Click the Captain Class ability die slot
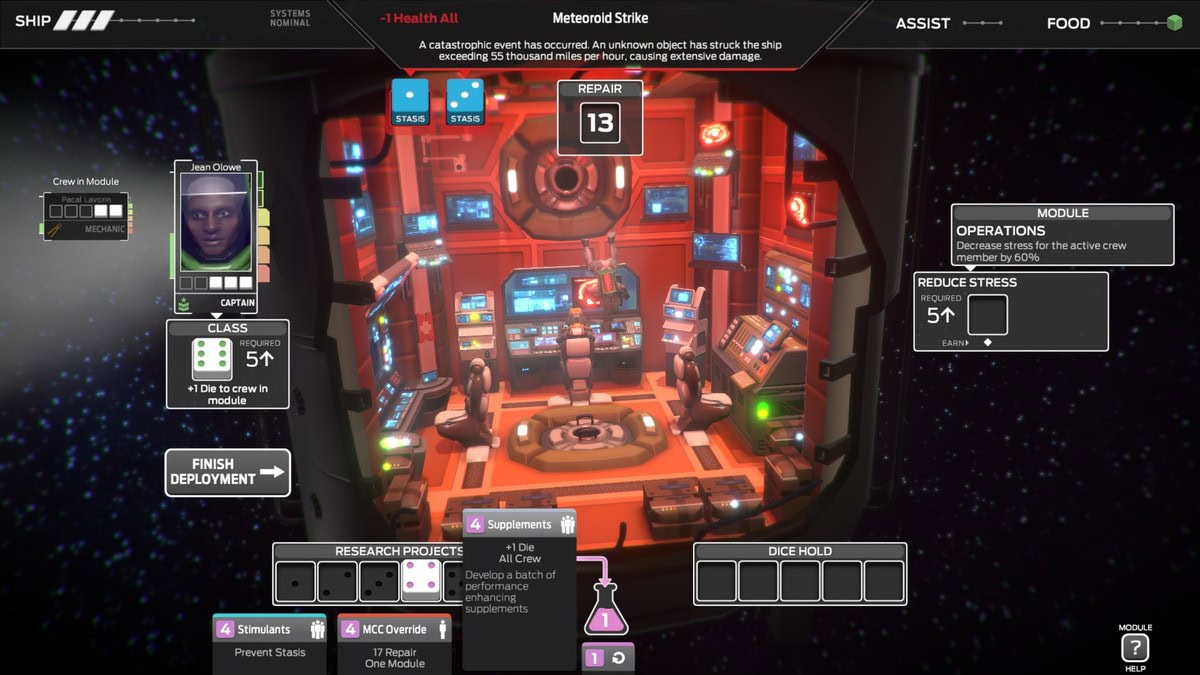 point(212,360)
